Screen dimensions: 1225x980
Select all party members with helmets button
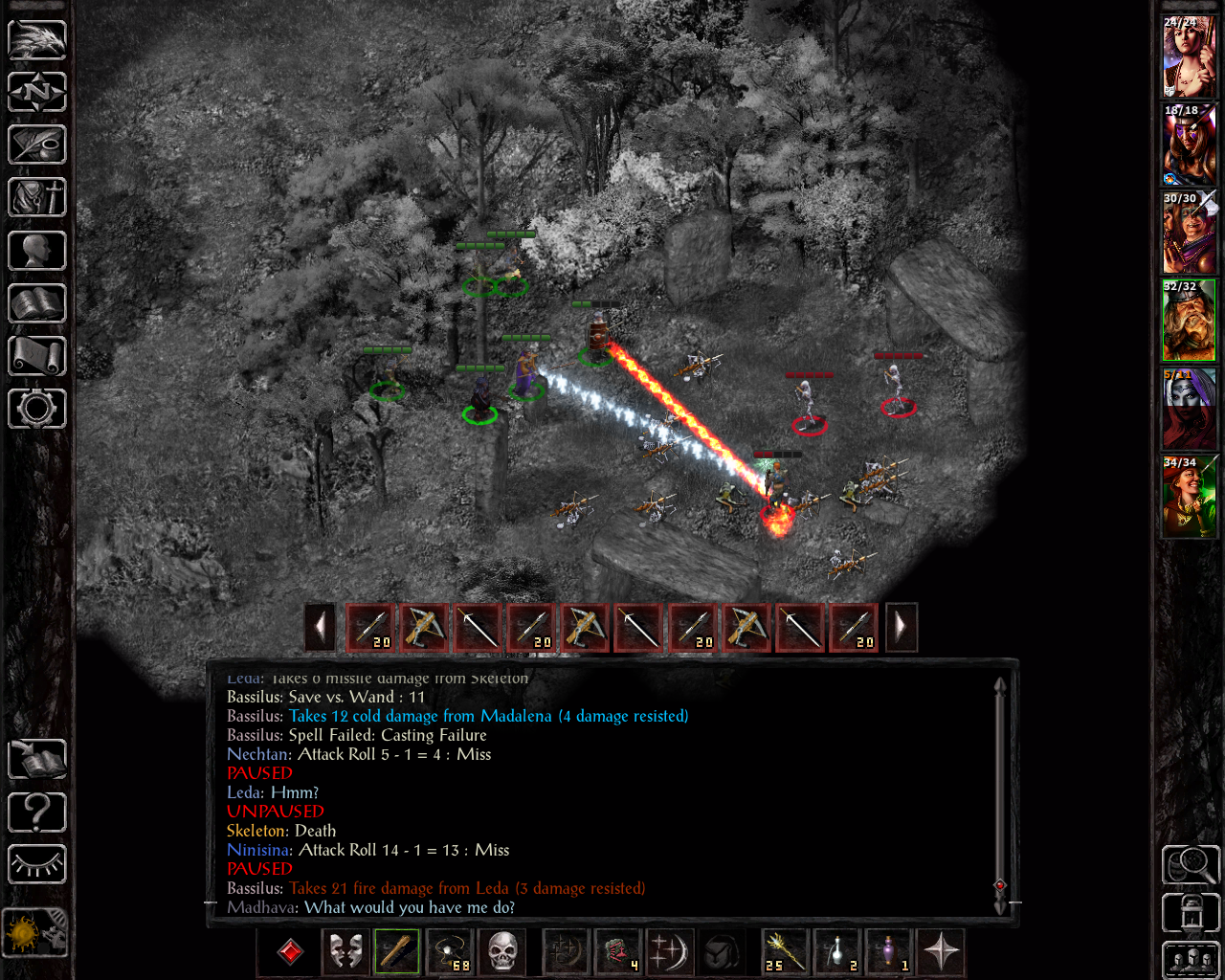click(x=1190, y=960)
